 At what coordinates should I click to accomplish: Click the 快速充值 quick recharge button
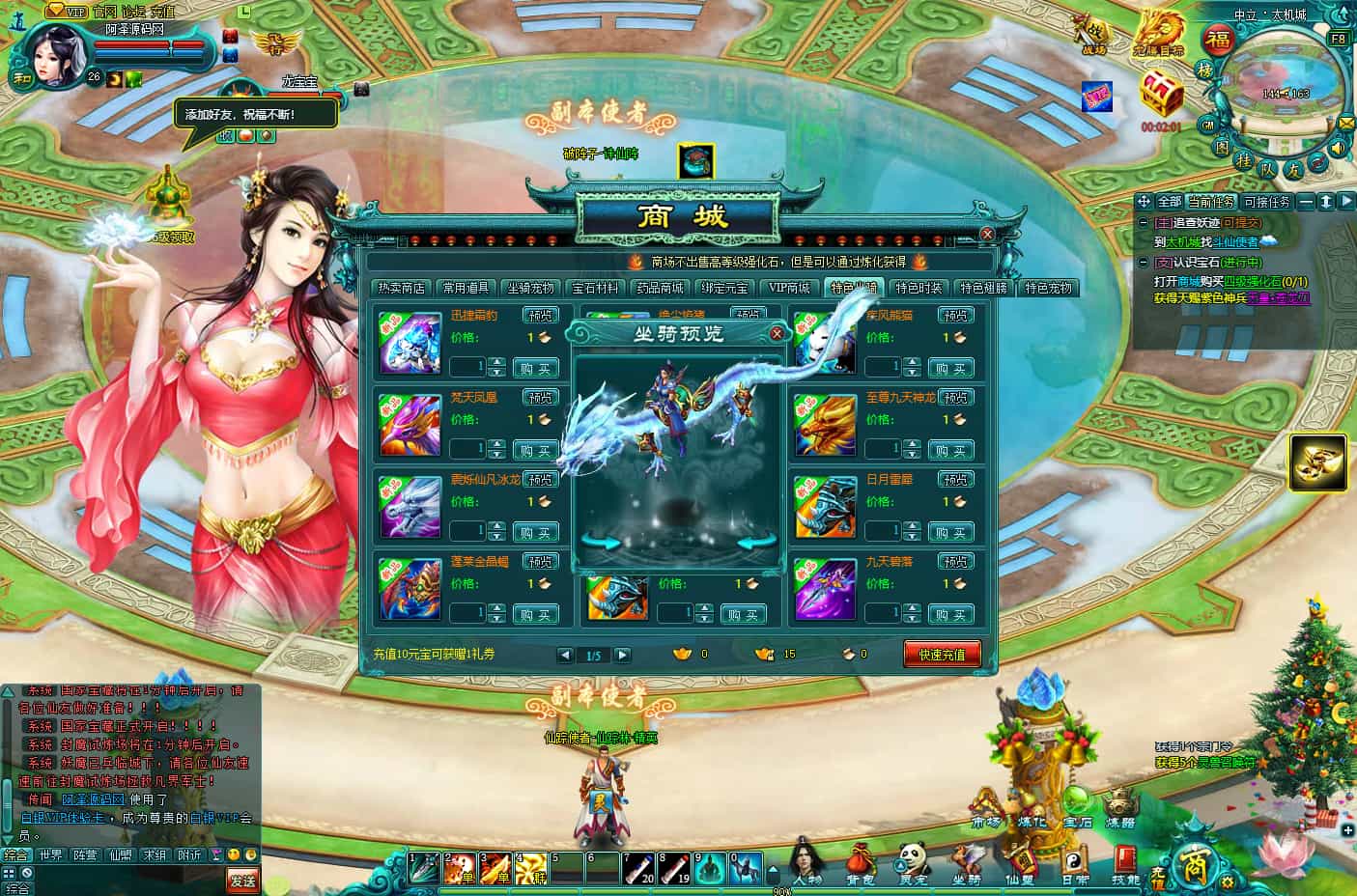942,654
